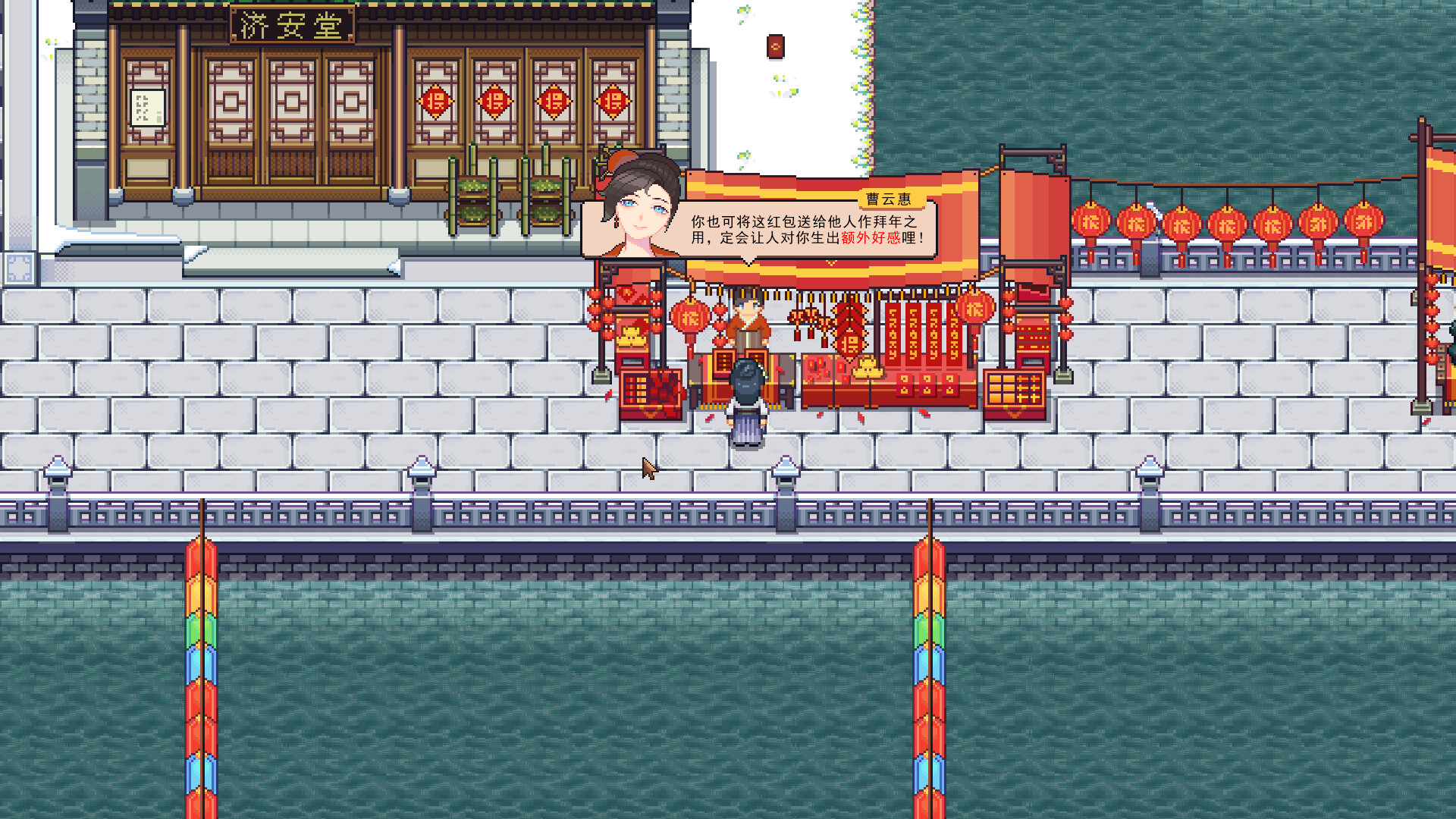
Task: Click the dialogue text box to continue
Action: pyautogui.click(x=804, y=231)
